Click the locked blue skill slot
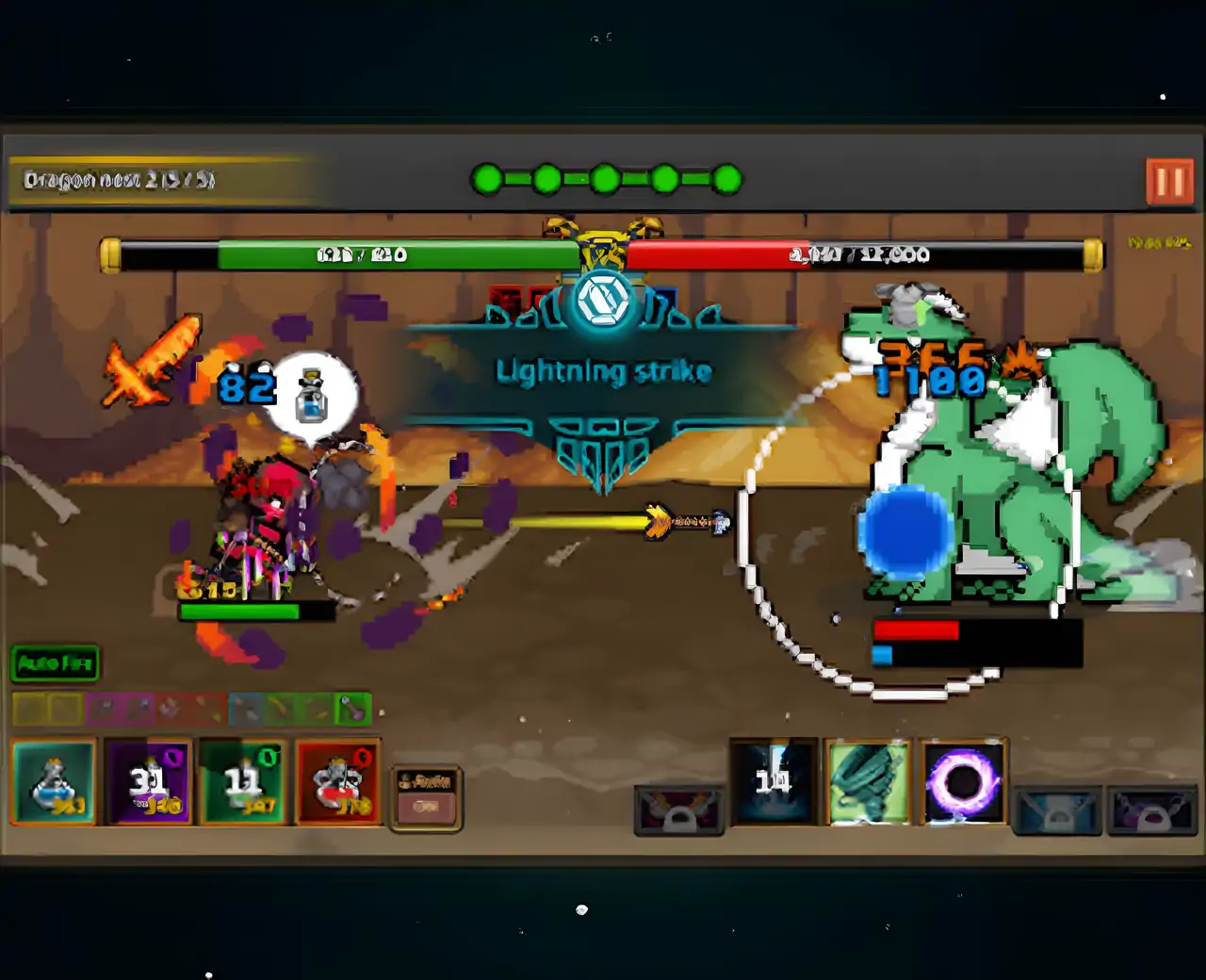The image size is (1206, 980). click(1057, 811)
